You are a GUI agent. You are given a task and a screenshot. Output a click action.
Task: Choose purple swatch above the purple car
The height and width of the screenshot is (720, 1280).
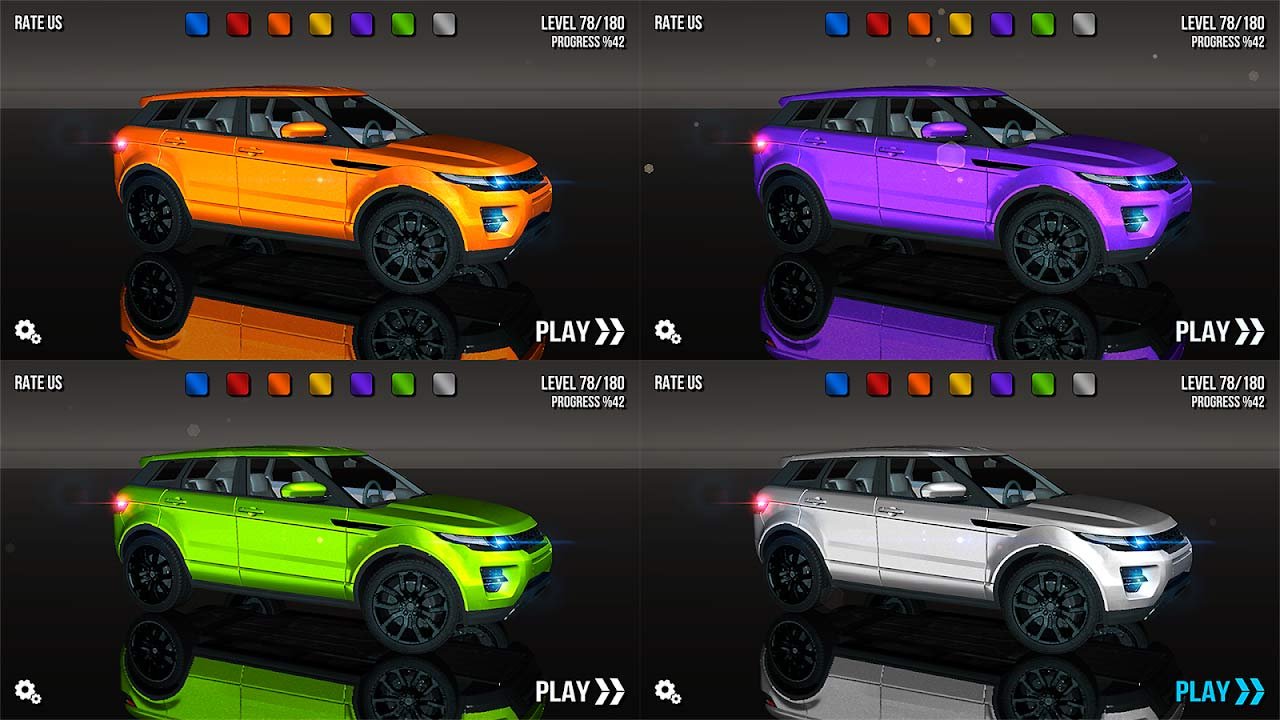[x=1001, y=24]
